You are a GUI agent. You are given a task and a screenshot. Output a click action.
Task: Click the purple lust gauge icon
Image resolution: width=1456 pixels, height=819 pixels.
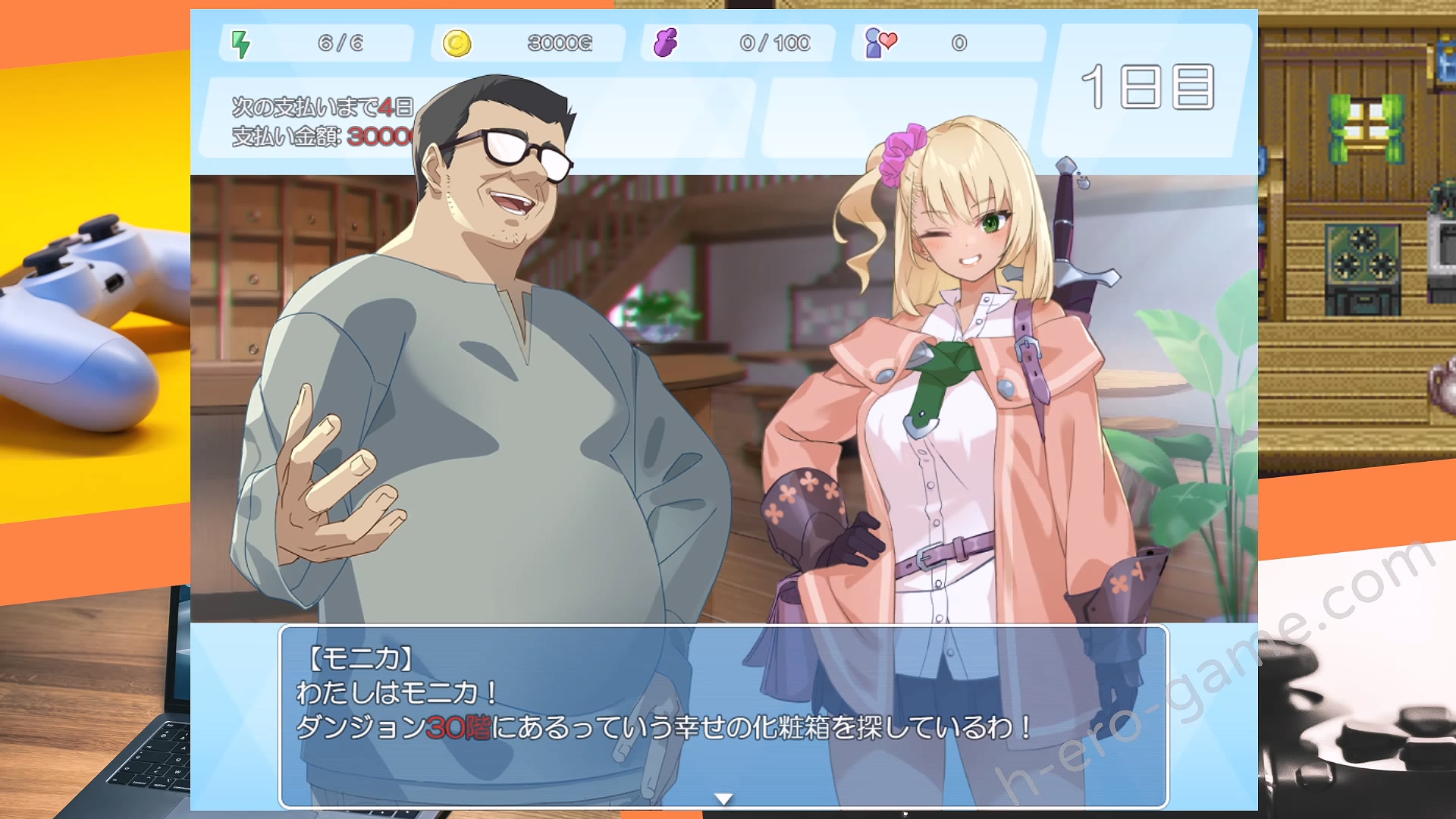[x=666, y=42]
